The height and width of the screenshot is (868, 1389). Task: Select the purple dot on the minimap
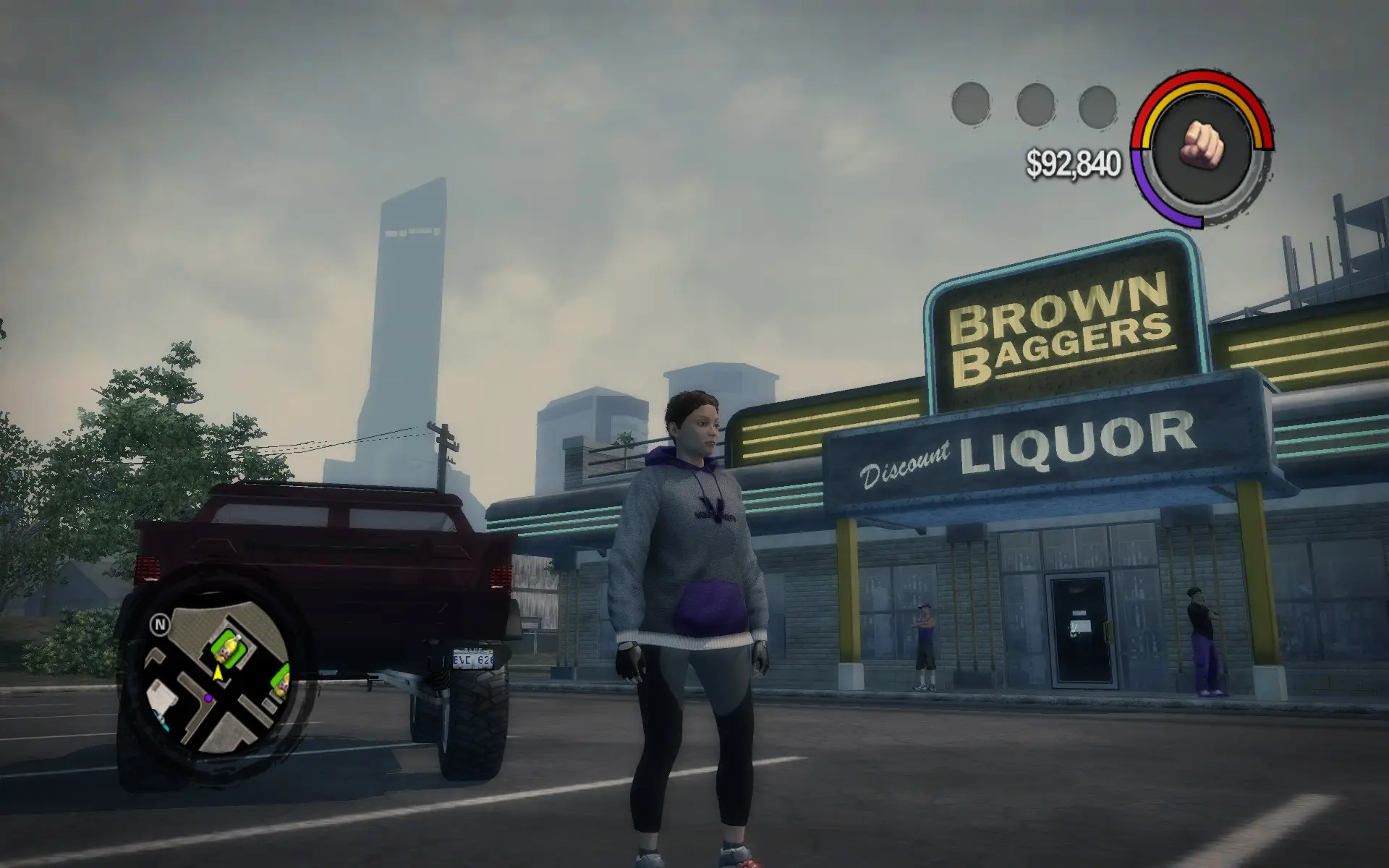point(208,698)
